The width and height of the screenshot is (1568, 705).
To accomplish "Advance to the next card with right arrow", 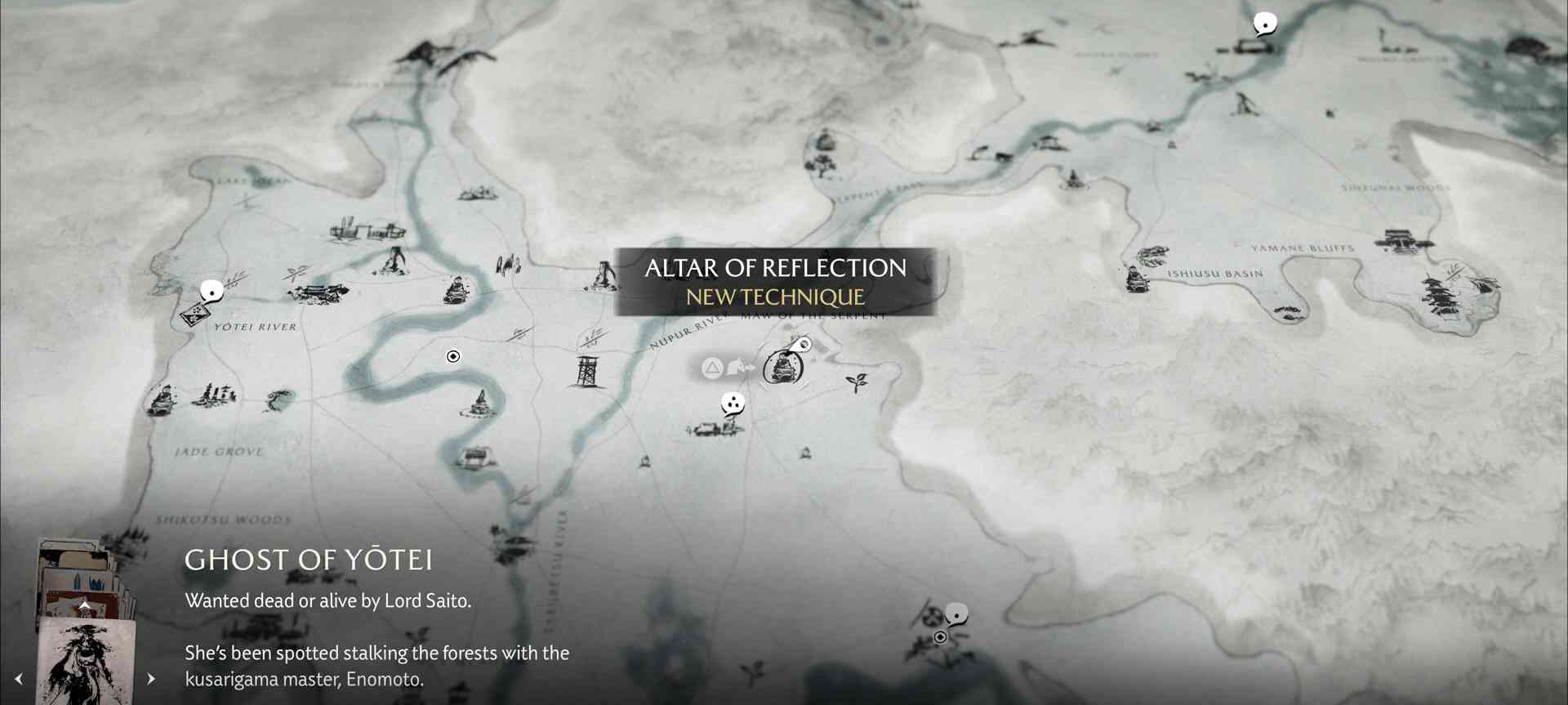I will coord(151,679).
